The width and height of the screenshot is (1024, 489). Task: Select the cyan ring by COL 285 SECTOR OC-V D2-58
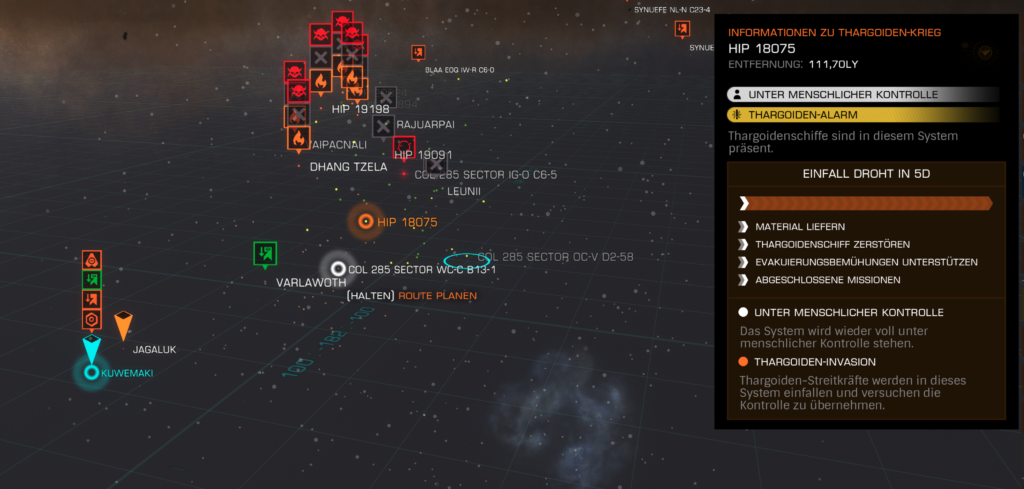tap(461, 259)
